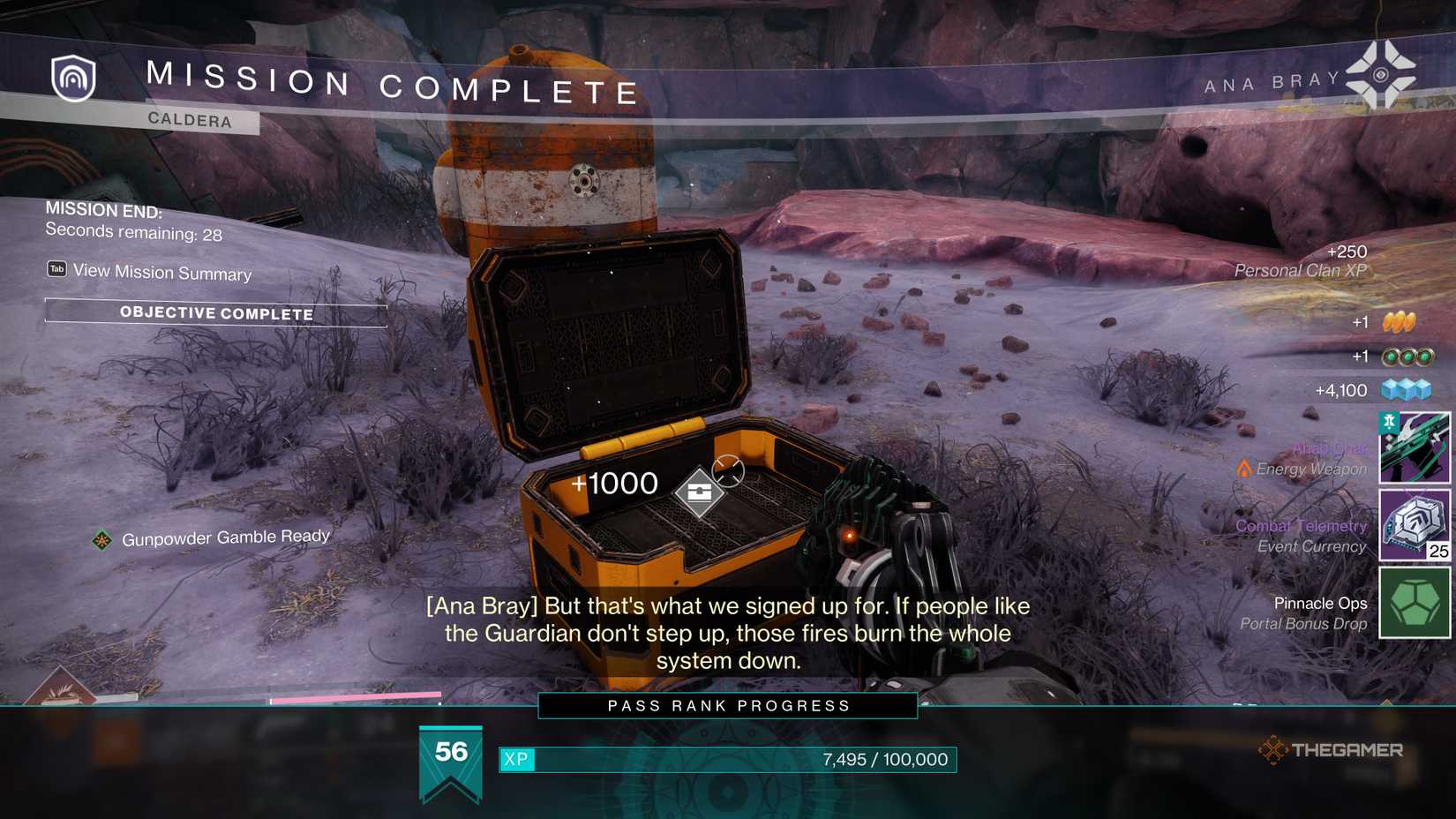
Task: Toggle the Objective Complete indicator
Action: (x=217, y=313)
